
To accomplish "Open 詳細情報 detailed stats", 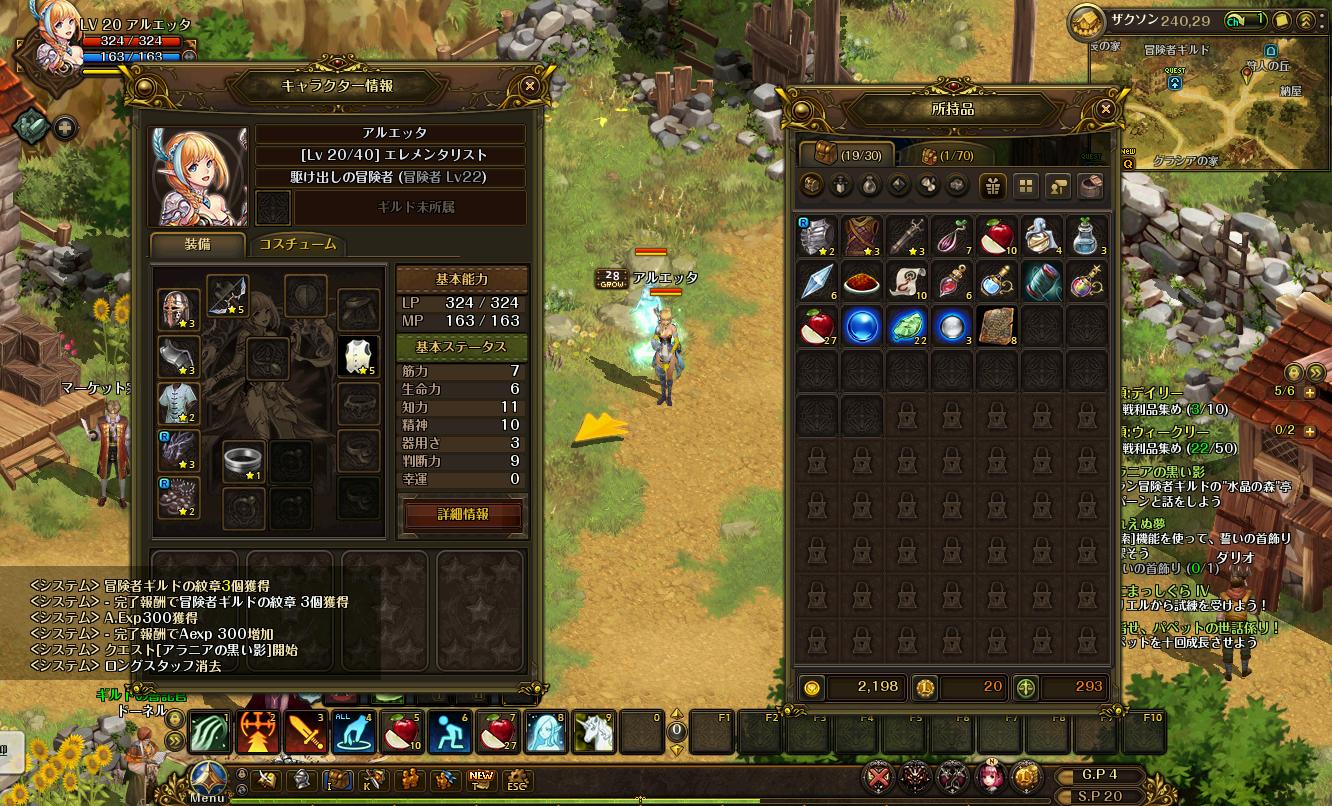I will click(463, 514).
